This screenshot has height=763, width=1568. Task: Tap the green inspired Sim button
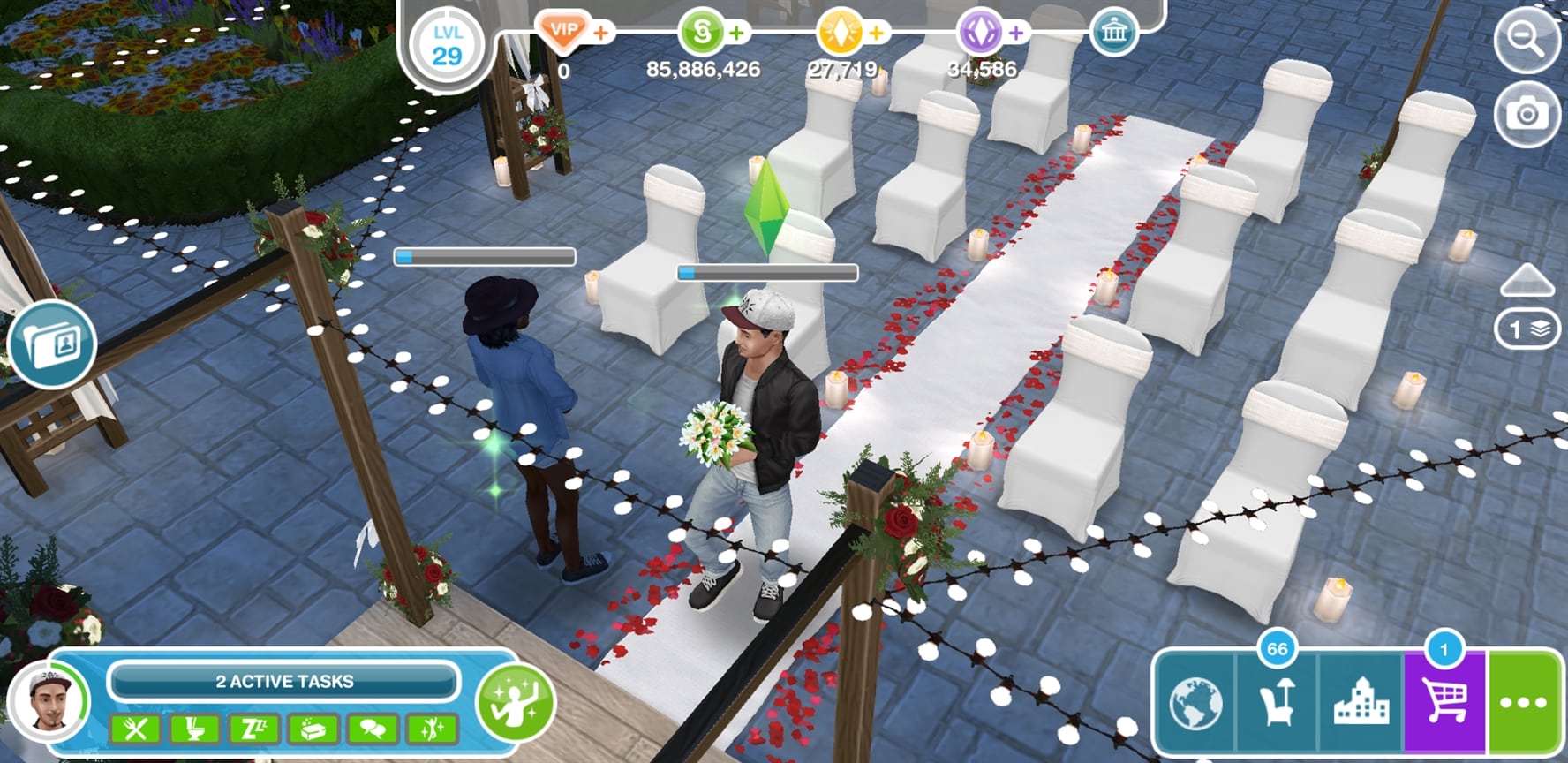pyautogui.click(x=515, y=703)
